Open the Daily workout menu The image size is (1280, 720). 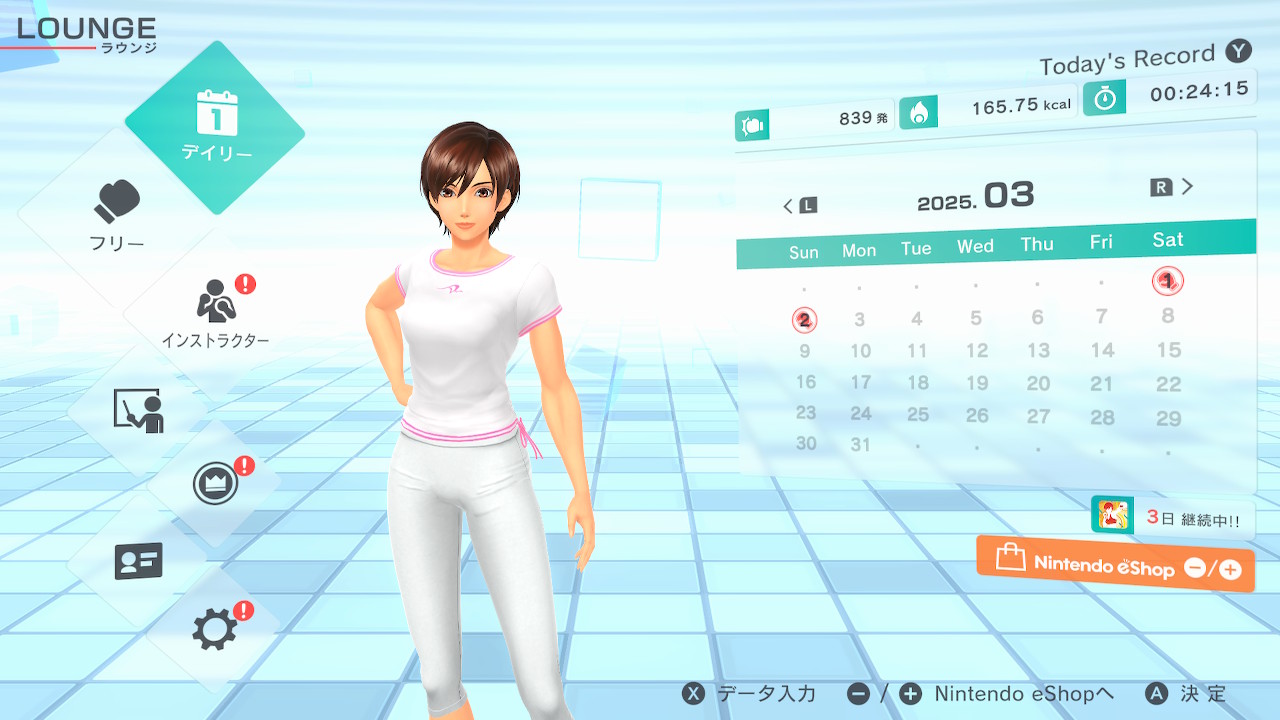coord(215,127)
